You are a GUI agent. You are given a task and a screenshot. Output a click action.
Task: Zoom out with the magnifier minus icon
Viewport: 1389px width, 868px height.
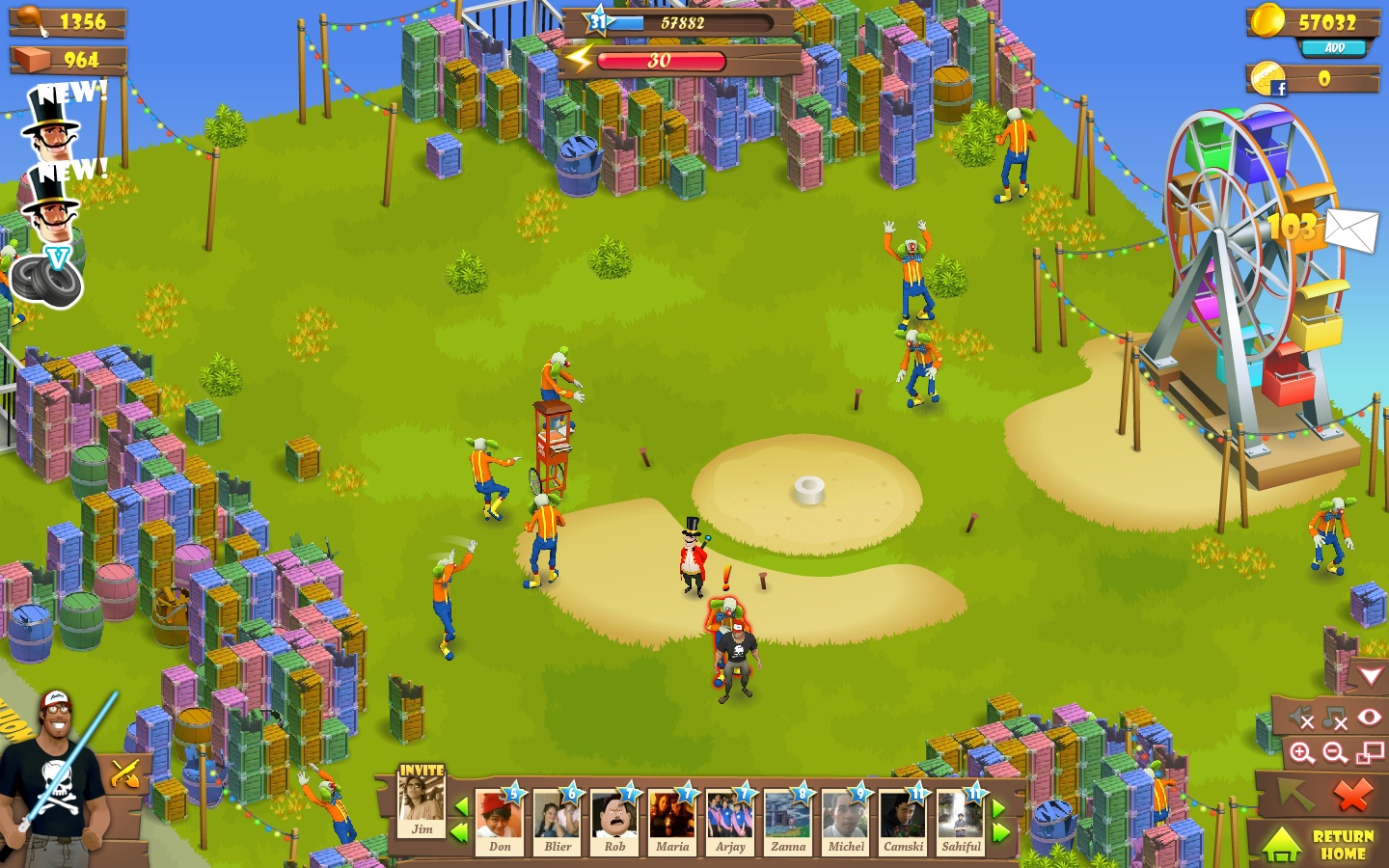1334,753
